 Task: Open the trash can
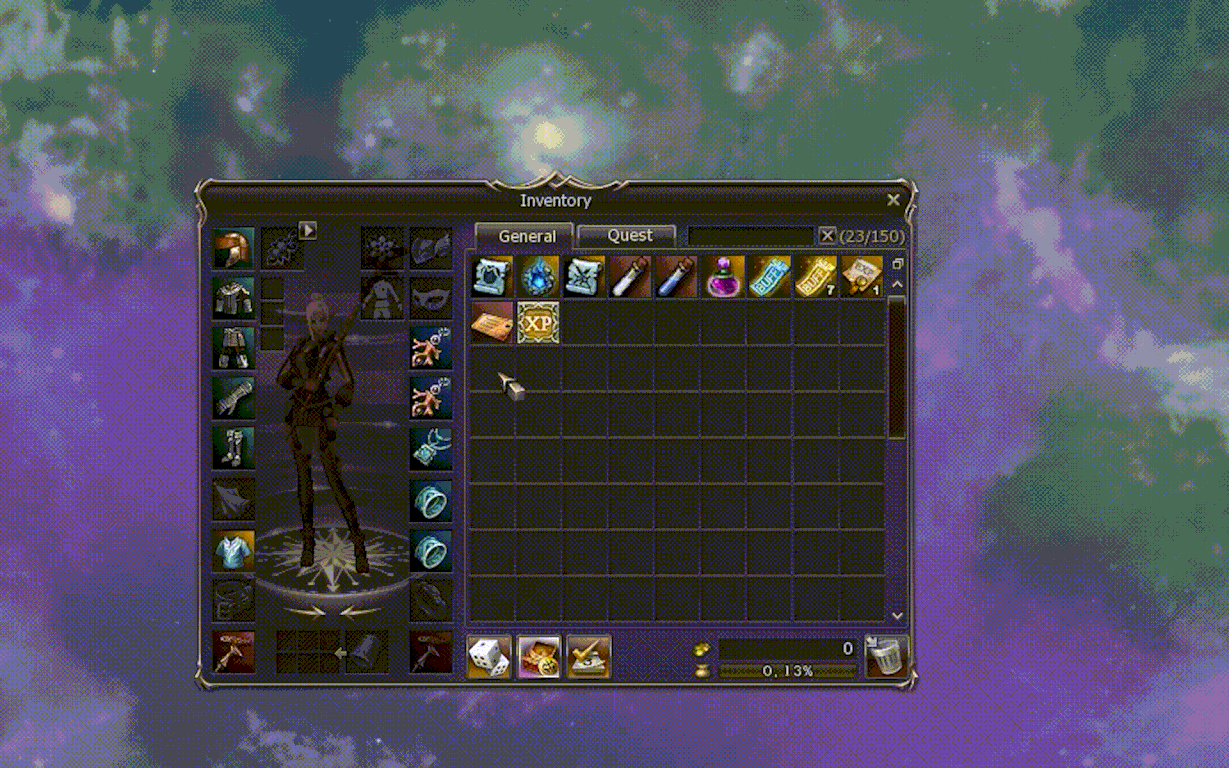[x=886, y=657]
